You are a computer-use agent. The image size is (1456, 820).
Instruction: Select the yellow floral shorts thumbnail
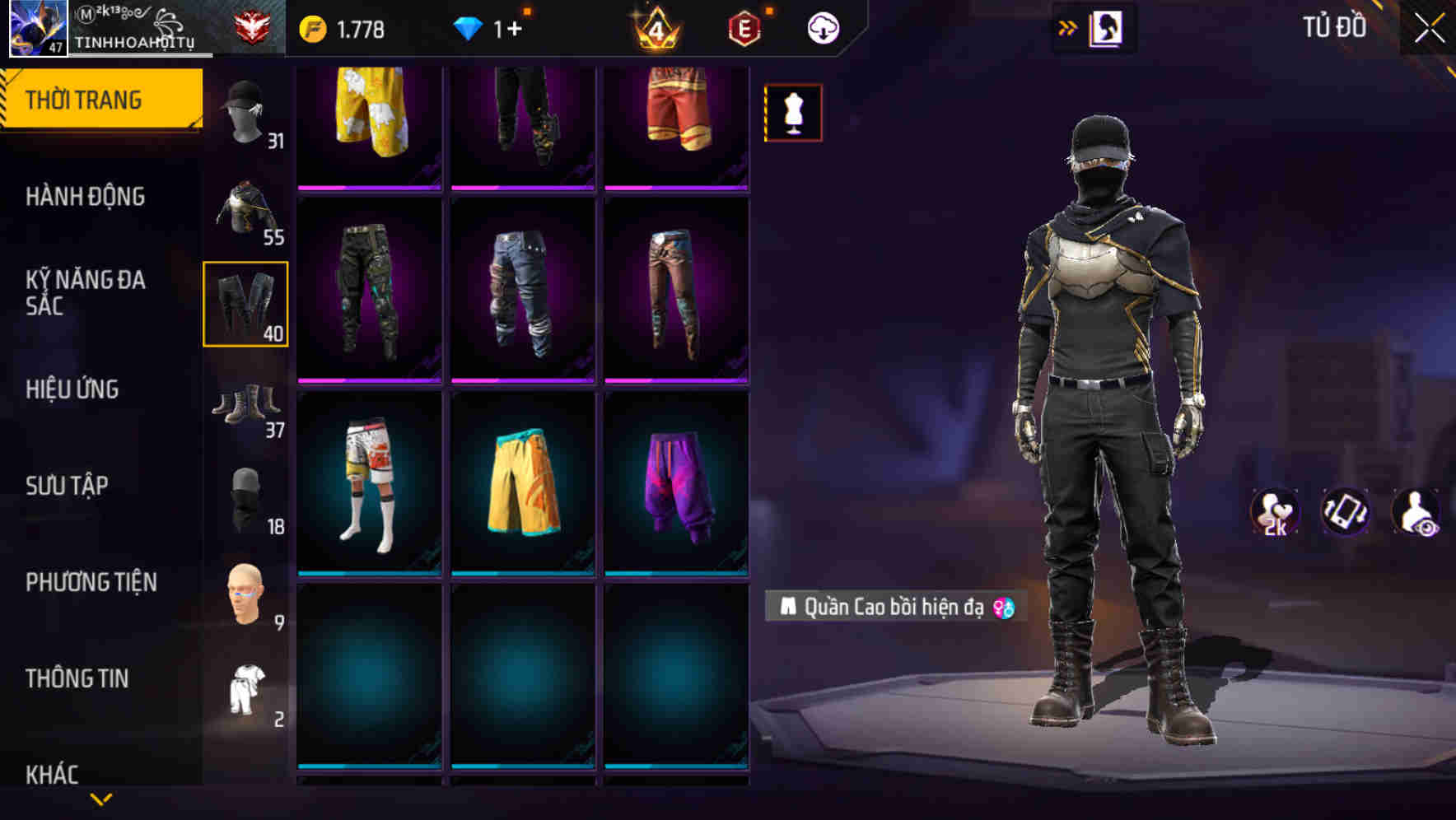point(369,123)
